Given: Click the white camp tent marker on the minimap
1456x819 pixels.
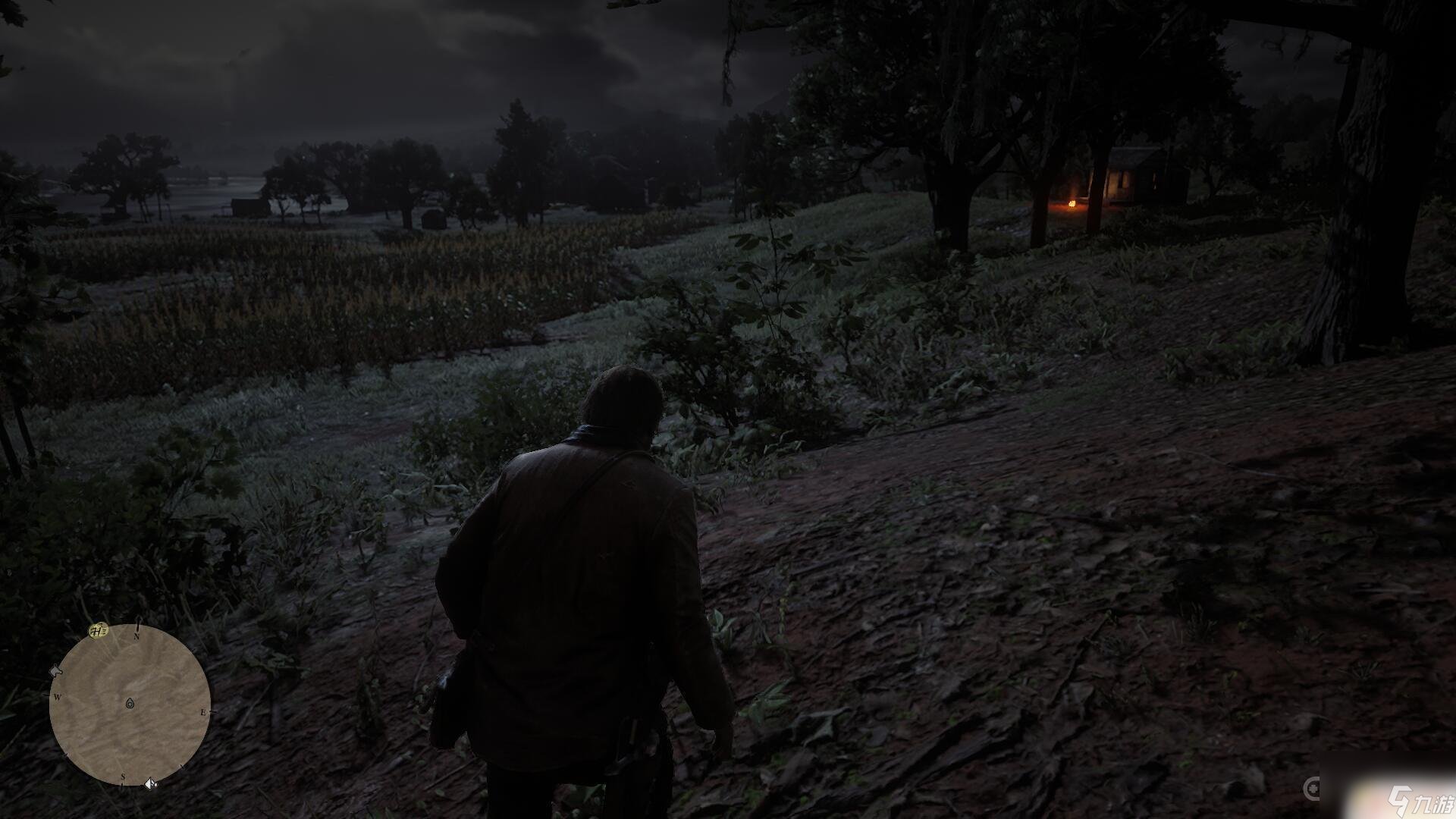Looking at the screenshot, I should pyautogui.click(x=150, y=783).
